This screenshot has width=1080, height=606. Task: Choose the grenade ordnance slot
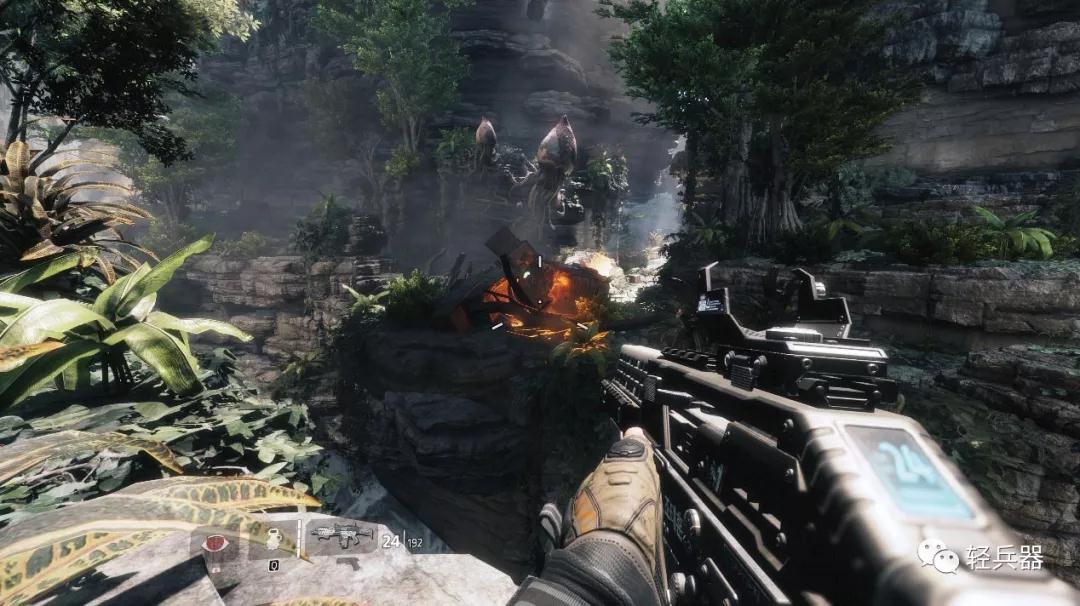(274, 541)
